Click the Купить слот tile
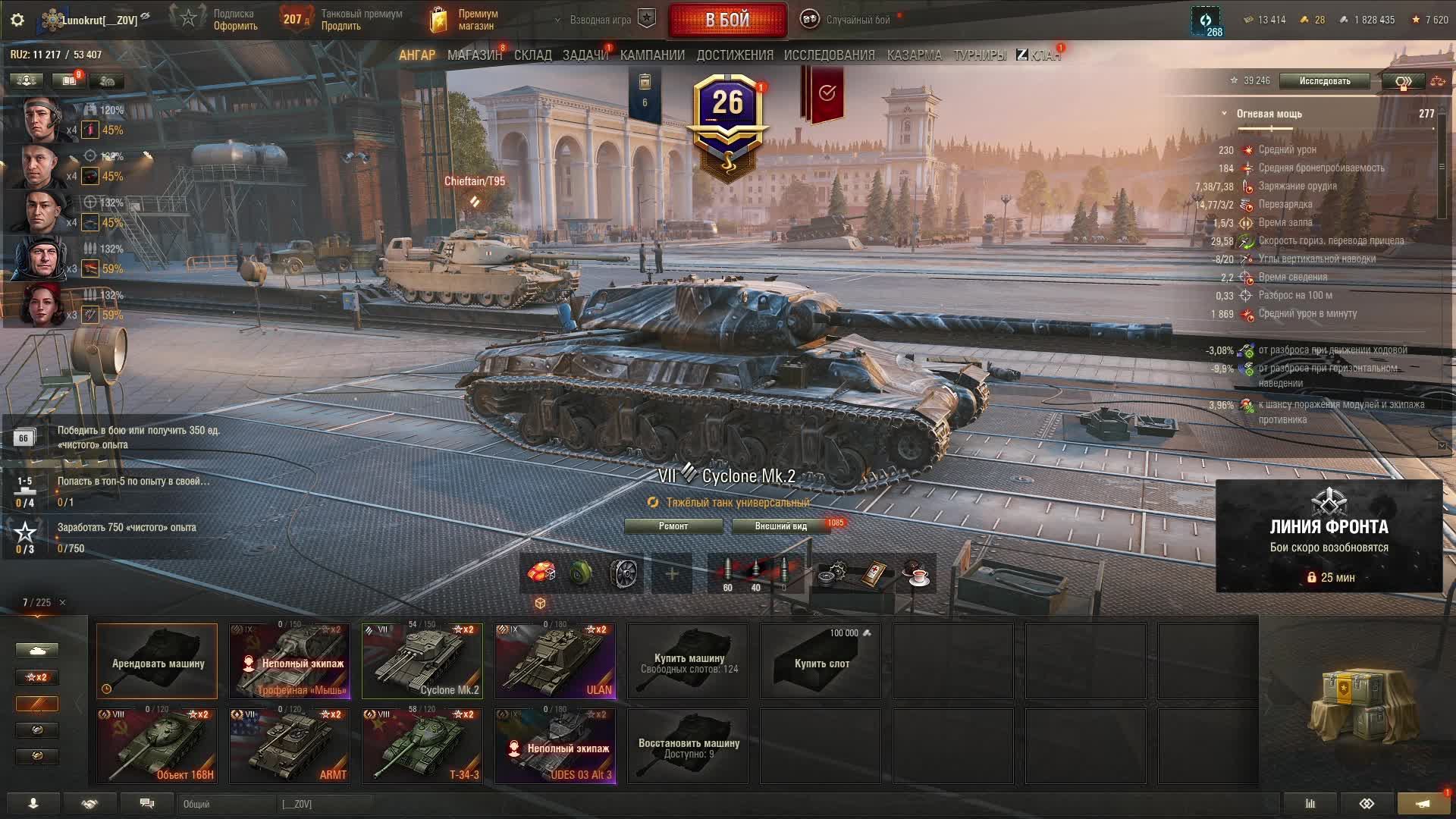The image size is (1456, 819). pyautogui.click(x=821, y=661)
